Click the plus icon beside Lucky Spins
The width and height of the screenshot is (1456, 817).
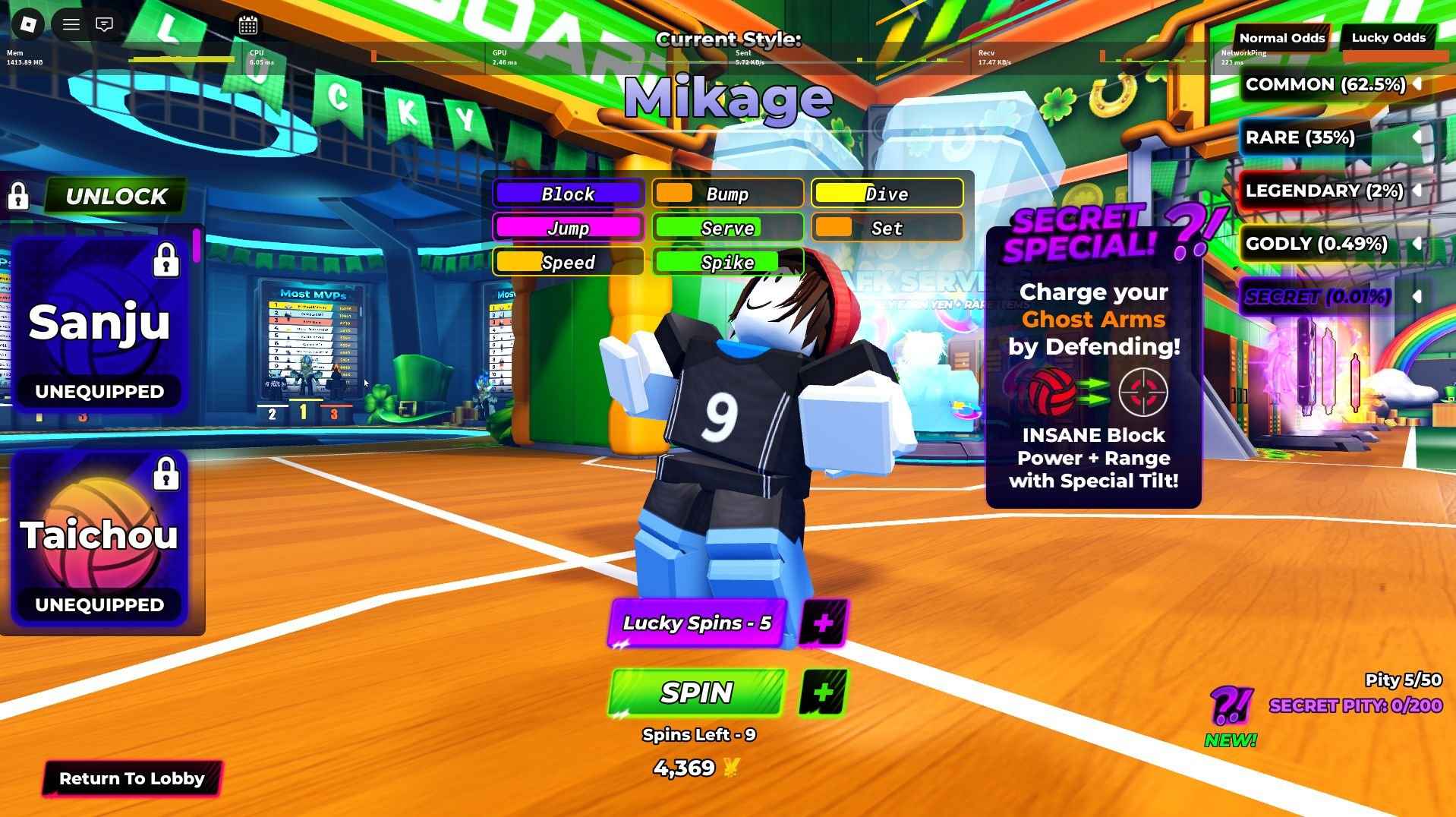824,623
